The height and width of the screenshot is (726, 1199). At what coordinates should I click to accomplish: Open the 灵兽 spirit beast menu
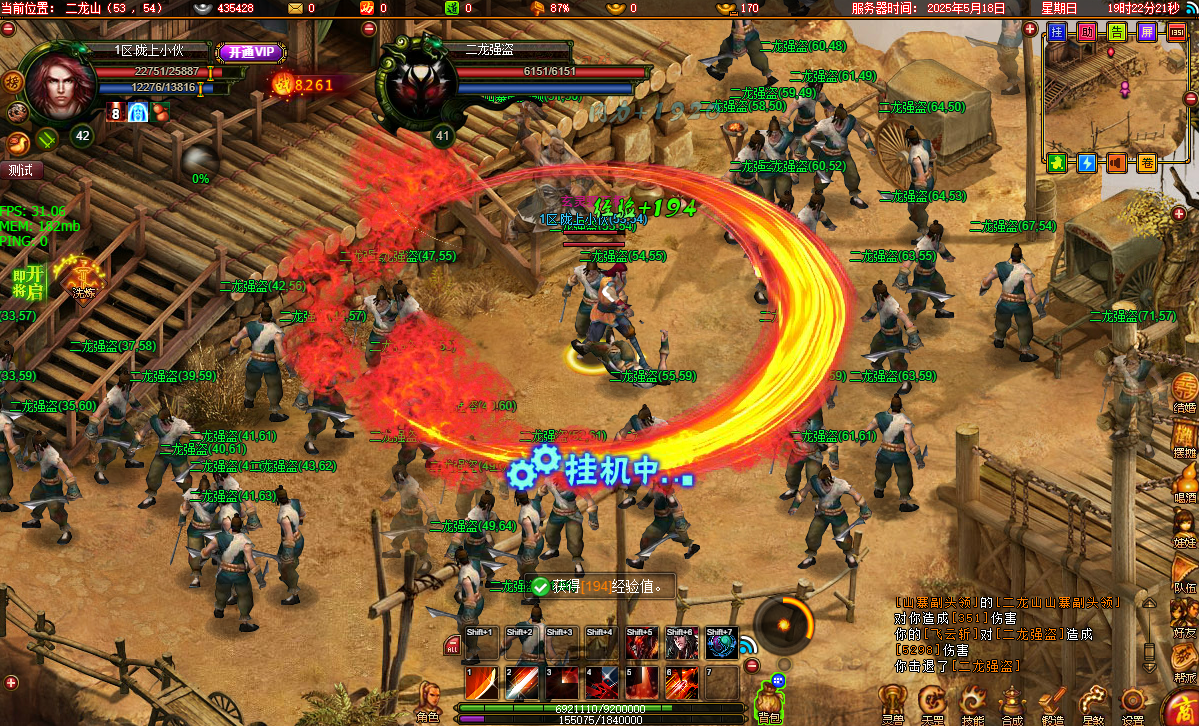(892, 703)
